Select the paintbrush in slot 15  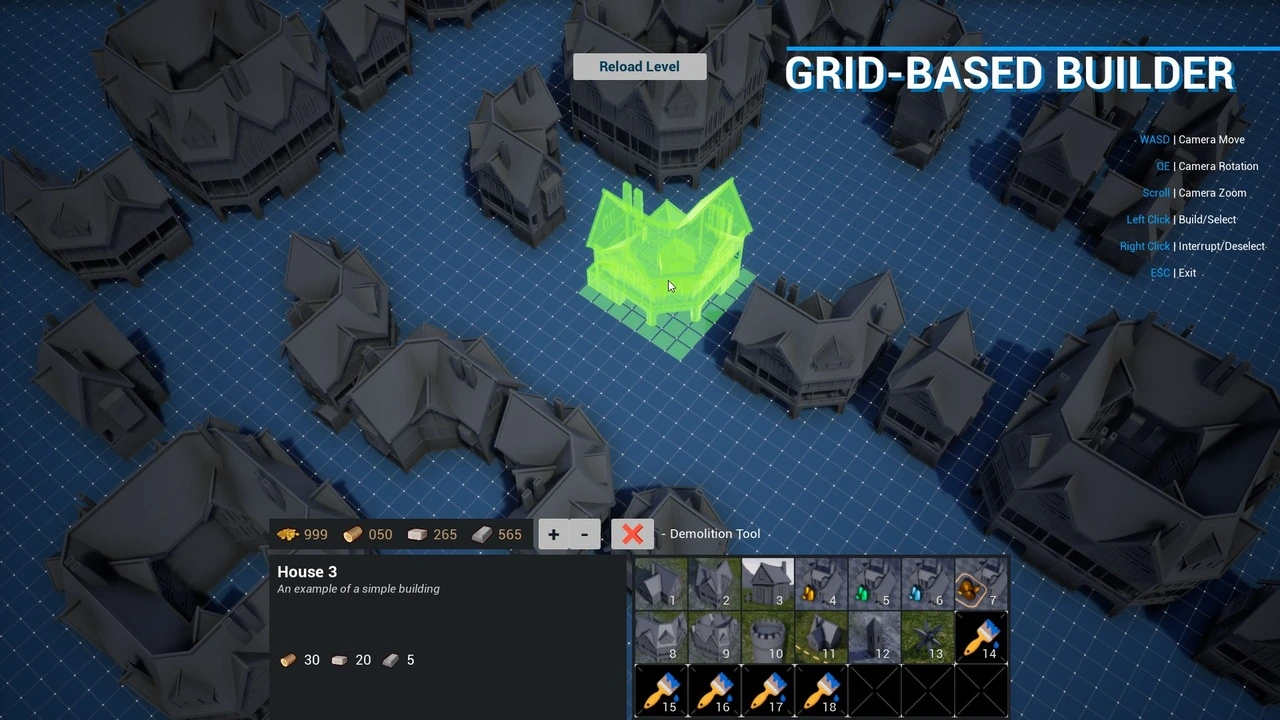(x=661, y=690)
